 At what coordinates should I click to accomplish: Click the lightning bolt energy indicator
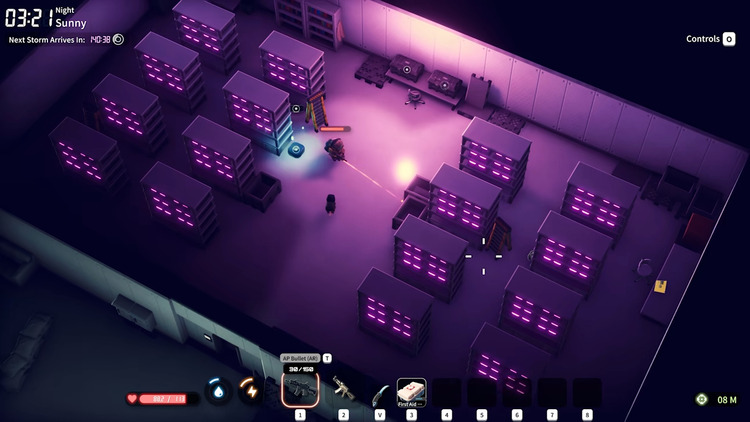[249, 389]
